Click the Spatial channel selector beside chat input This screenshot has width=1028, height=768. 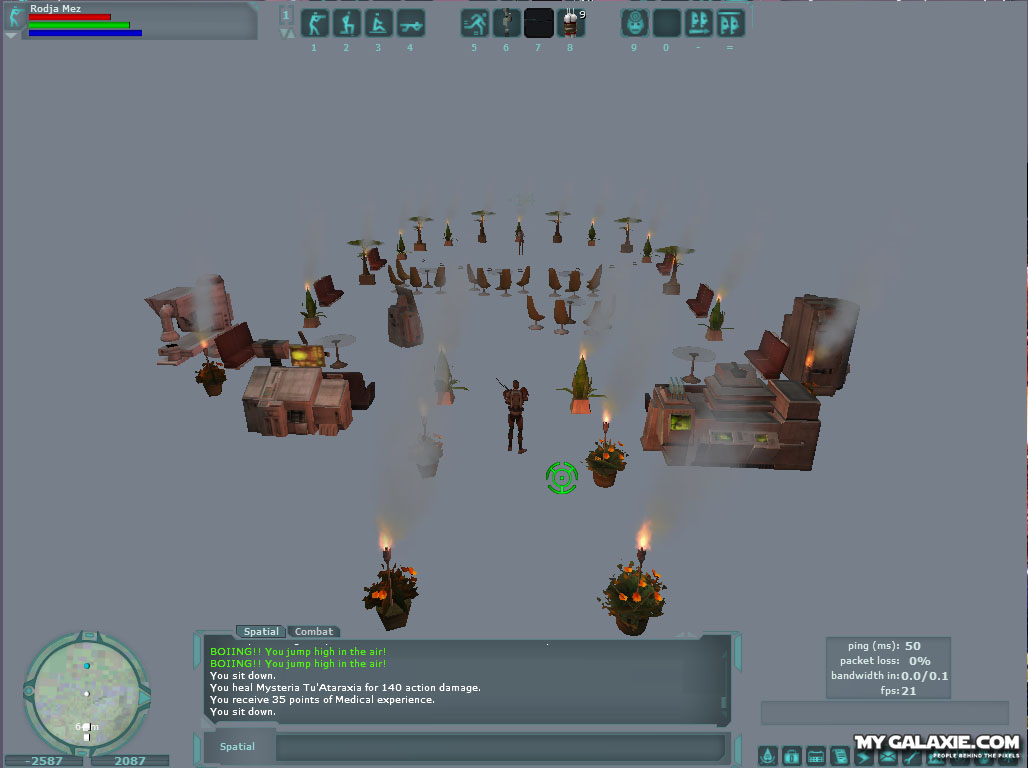coord(238,747)
